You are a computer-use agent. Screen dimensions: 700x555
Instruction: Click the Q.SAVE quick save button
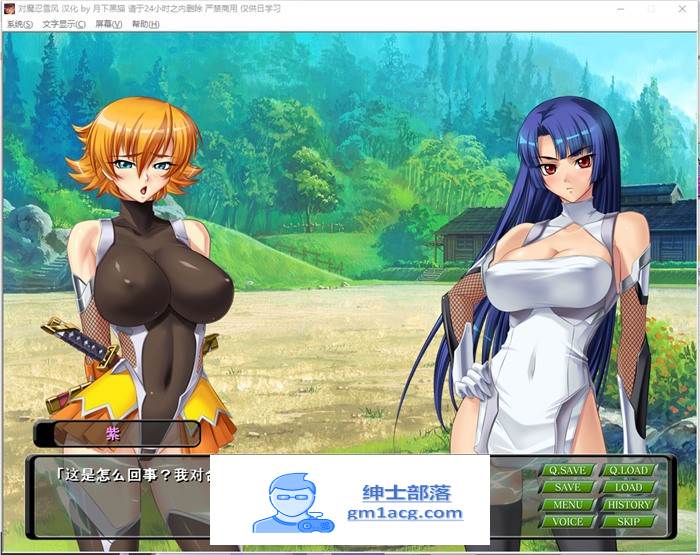tap(568, 470)
